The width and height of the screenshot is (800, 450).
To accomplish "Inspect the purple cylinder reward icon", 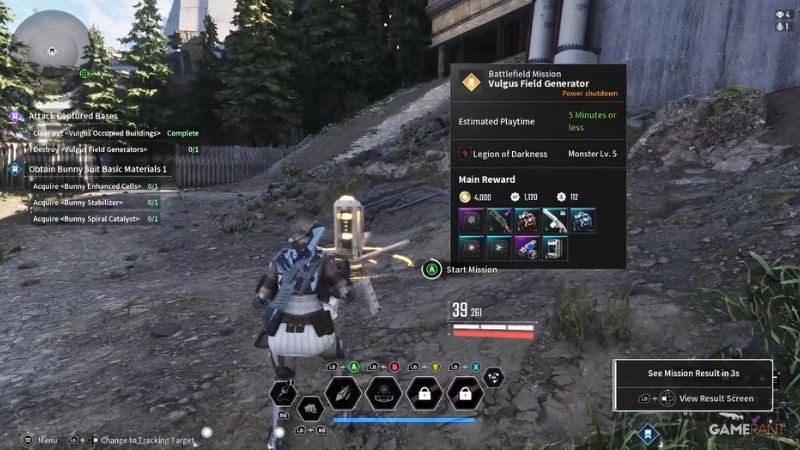I will pos(526,248).
